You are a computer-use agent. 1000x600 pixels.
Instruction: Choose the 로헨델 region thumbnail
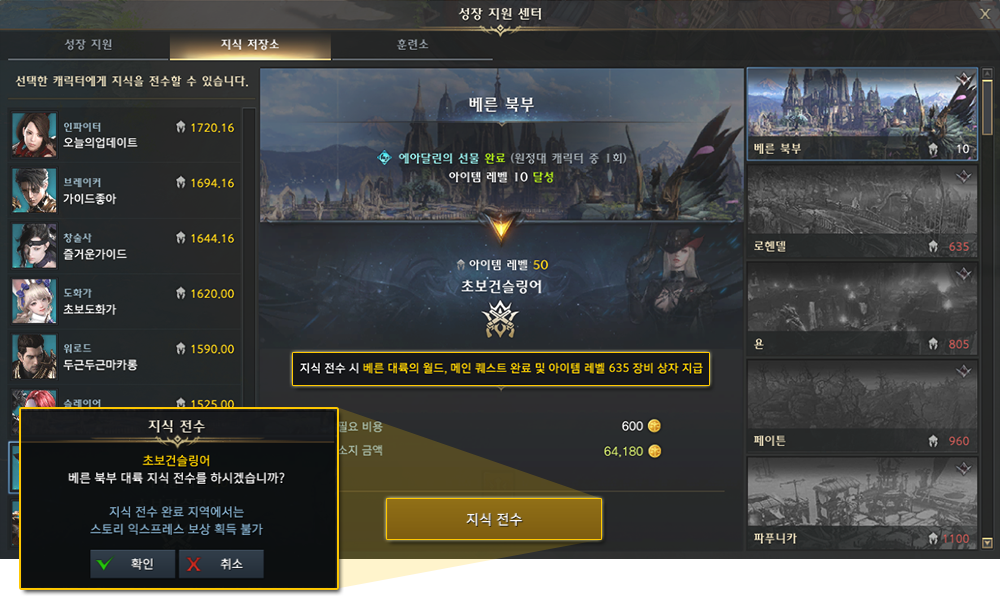(x=861, y=212)
